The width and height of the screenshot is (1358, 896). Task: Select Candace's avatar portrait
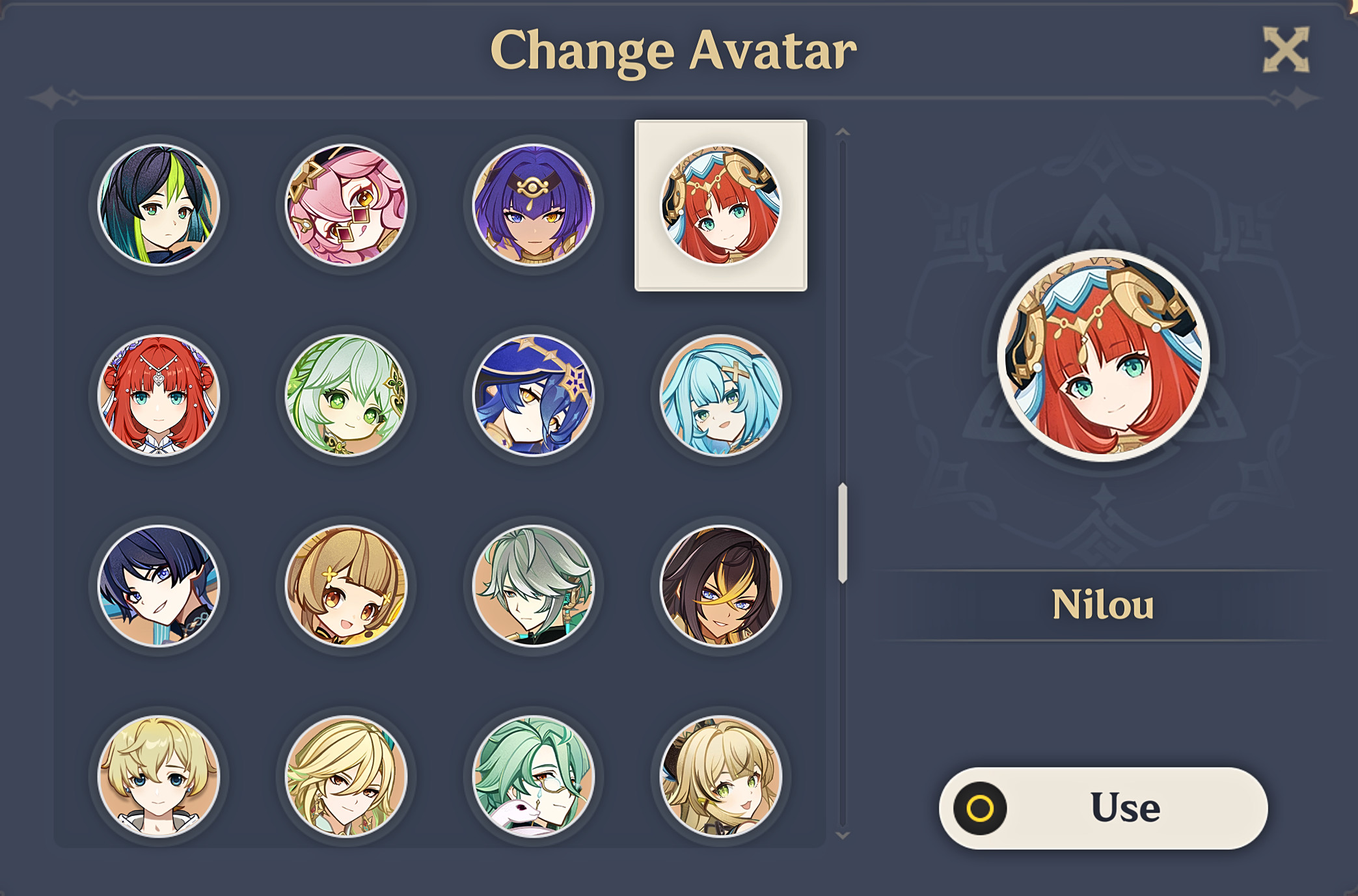(534, 205)
